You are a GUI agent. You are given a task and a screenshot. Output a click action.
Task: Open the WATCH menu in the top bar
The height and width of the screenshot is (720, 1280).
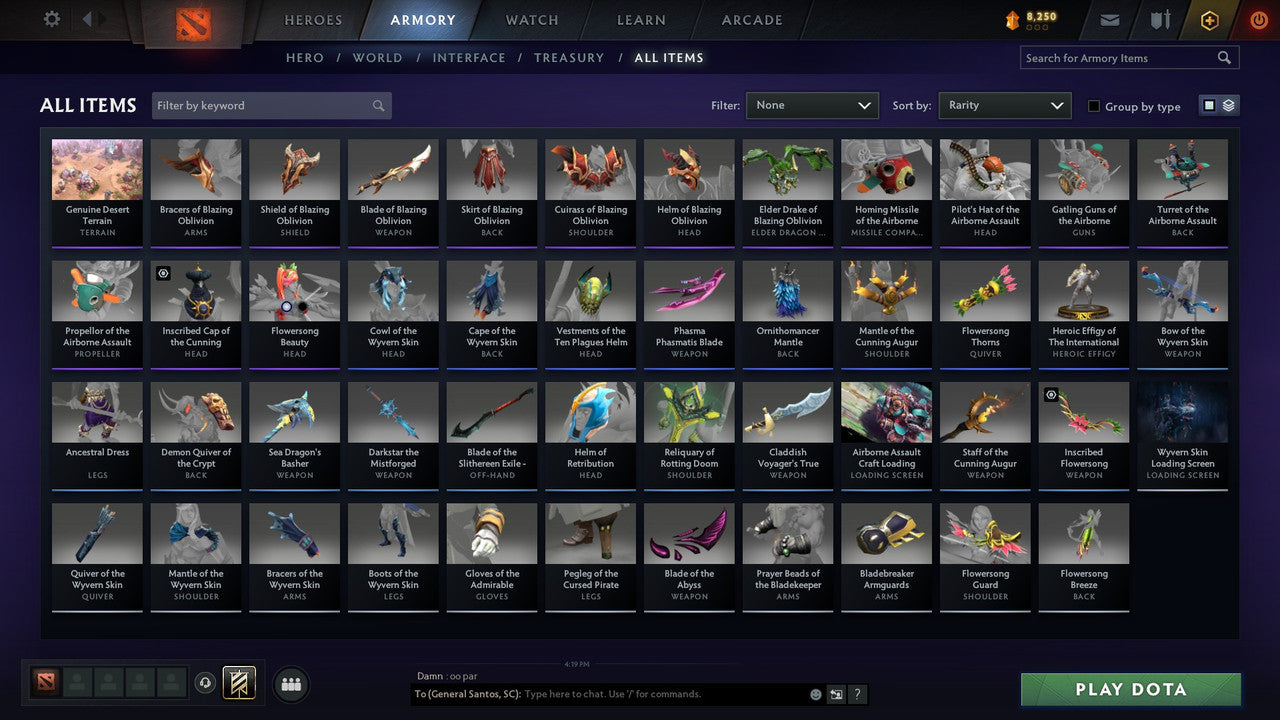point(531,19)
